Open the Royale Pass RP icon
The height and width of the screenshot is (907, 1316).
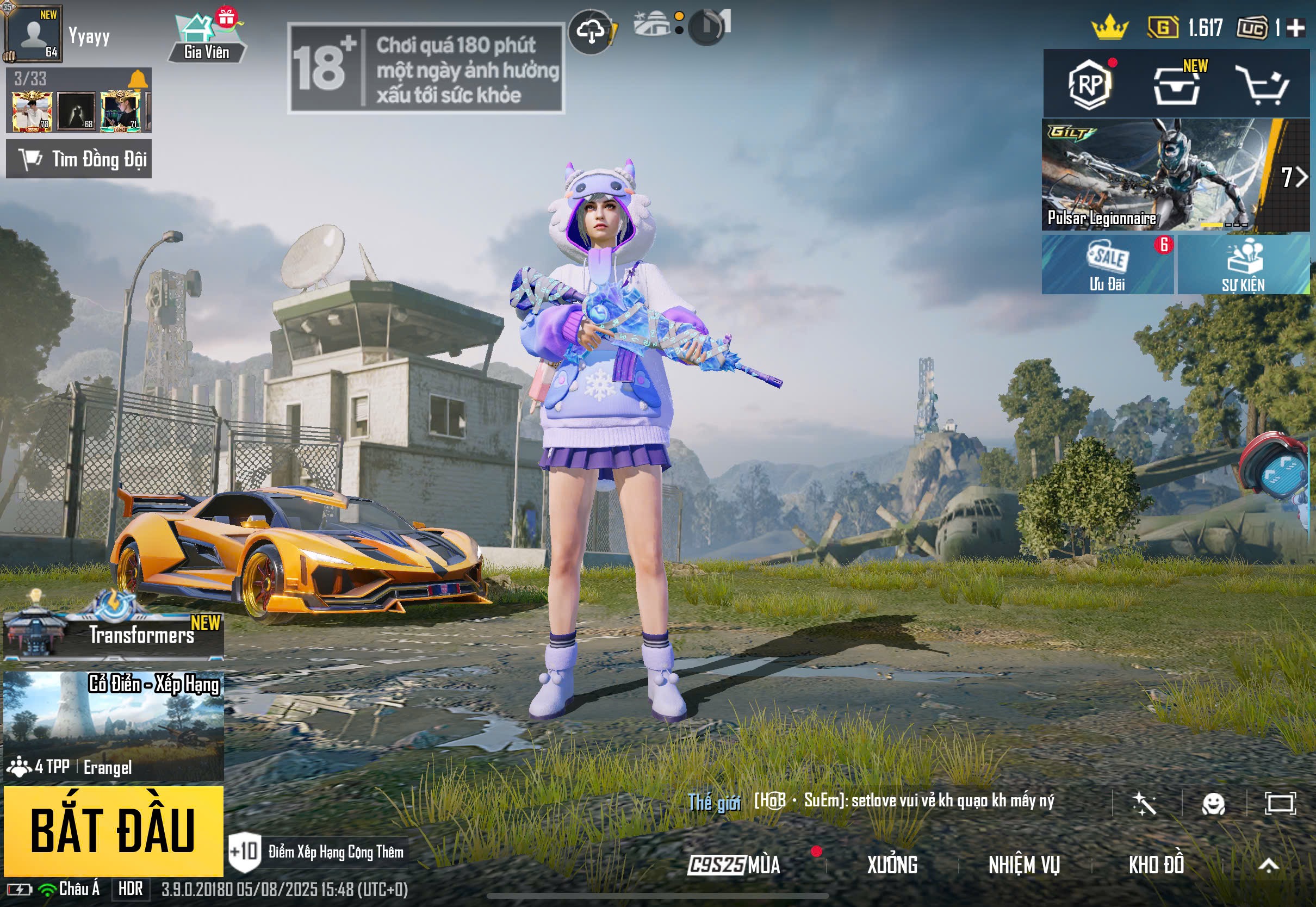pyautogui.click(x=1089, y=85)
